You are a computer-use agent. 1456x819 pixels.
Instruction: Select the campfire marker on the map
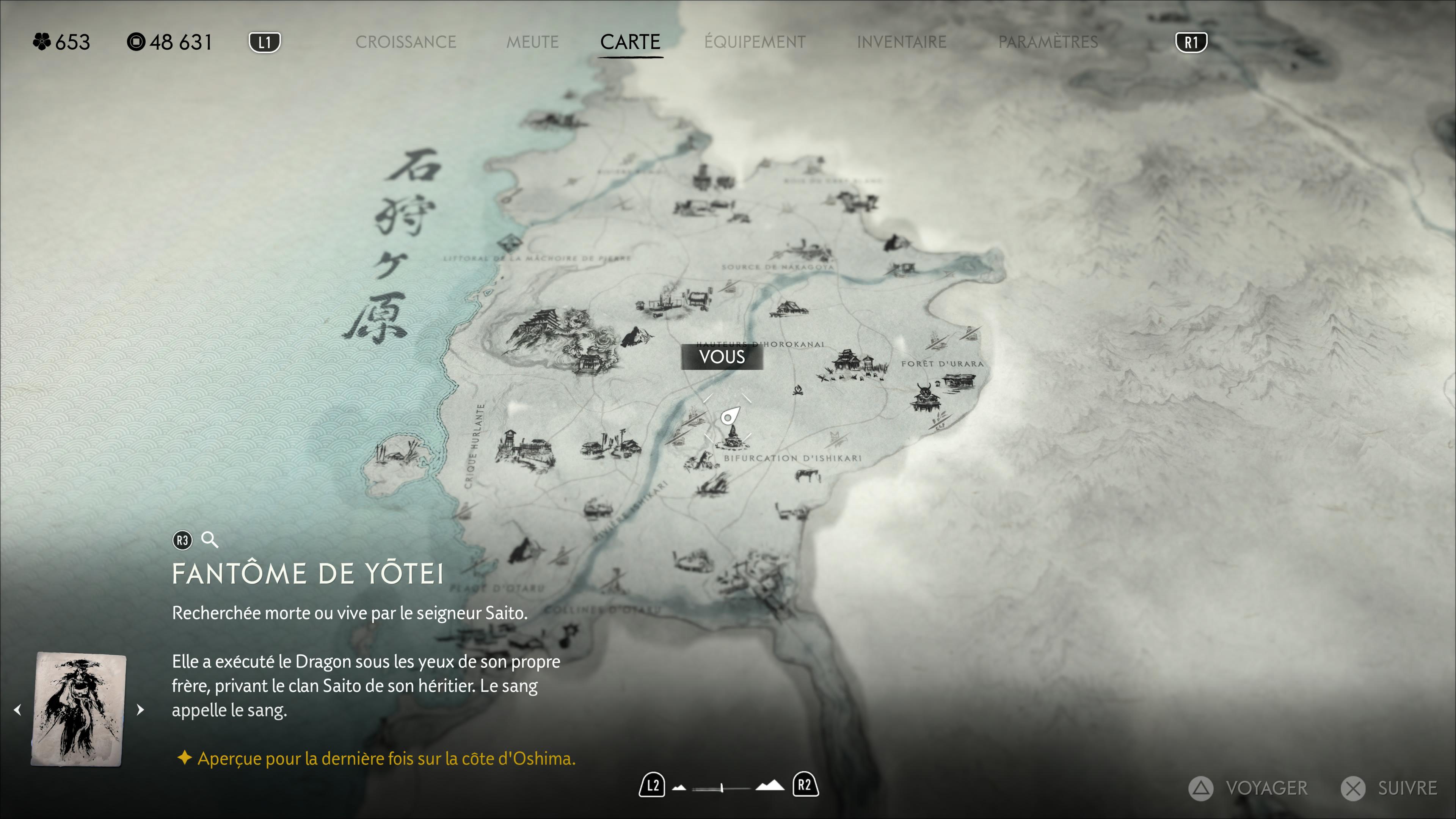(x=797, y=389)
